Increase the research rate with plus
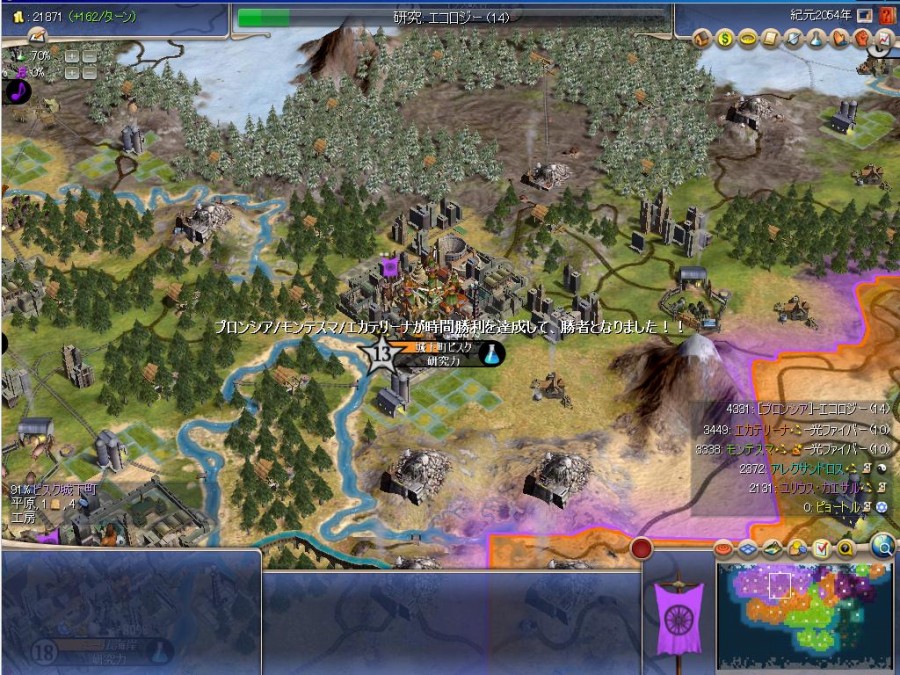 71,56
